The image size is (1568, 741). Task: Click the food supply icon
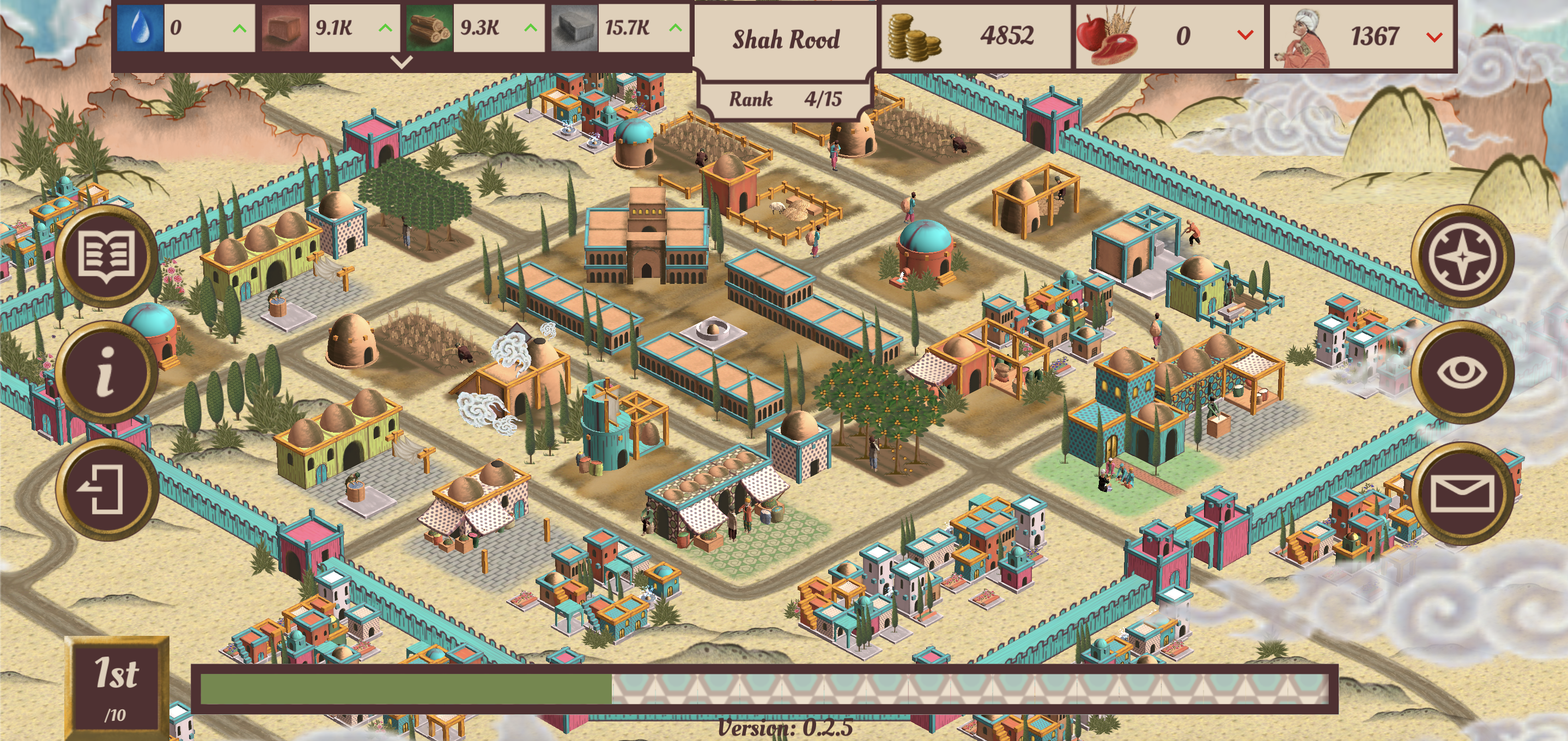(x=1107, y=37)
